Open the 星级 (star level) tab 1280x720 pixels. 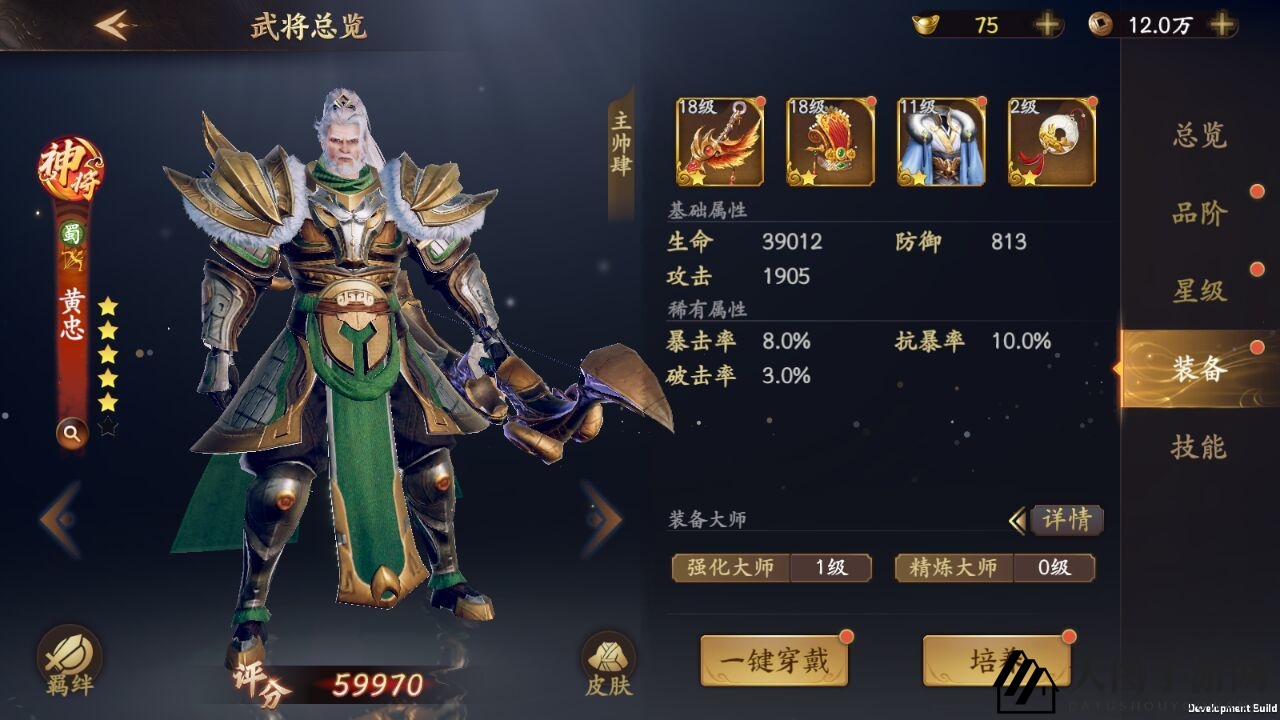click(1202, 293)
